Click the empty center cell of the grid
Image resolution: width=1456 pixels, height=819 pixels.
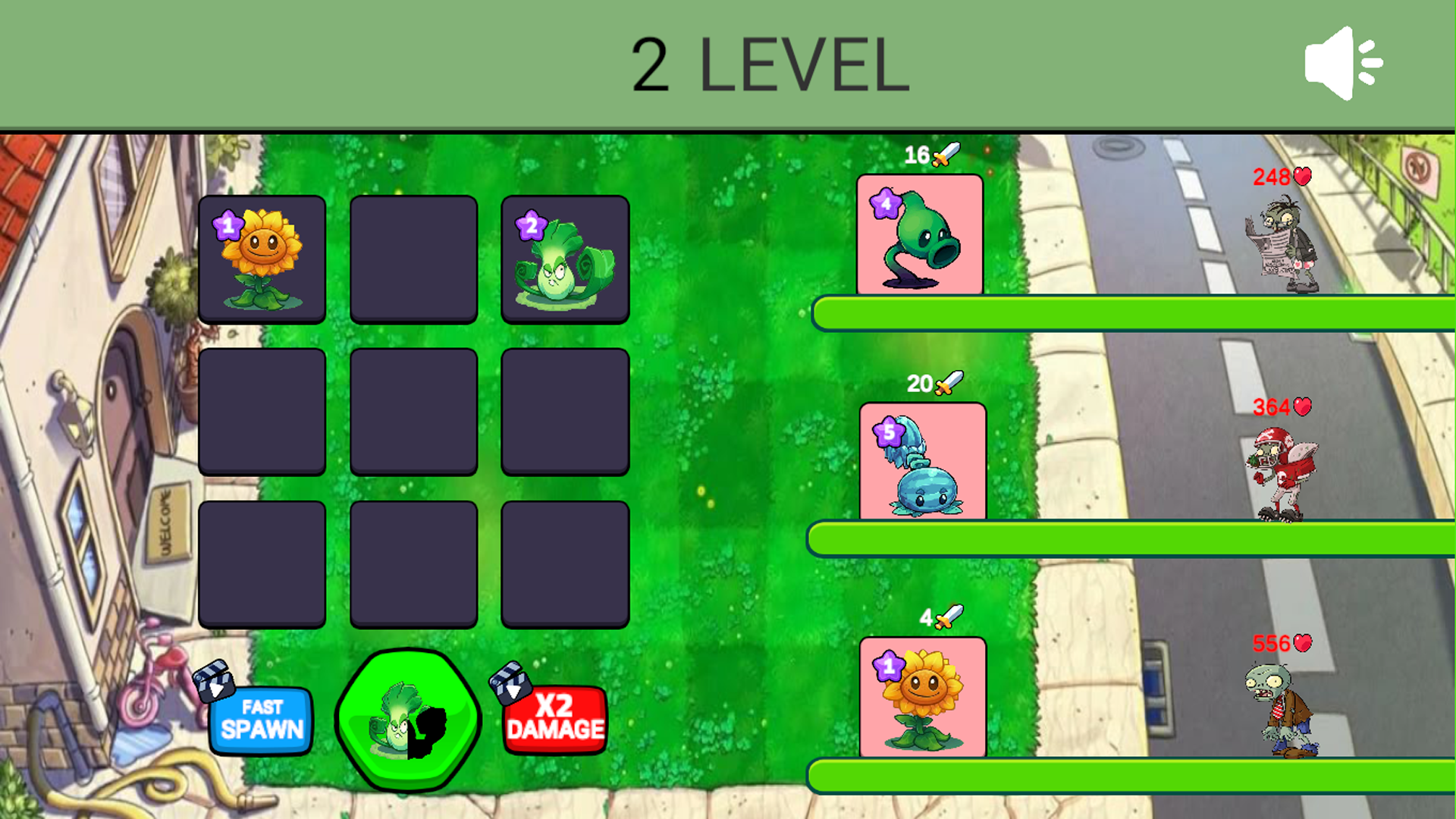413,412
